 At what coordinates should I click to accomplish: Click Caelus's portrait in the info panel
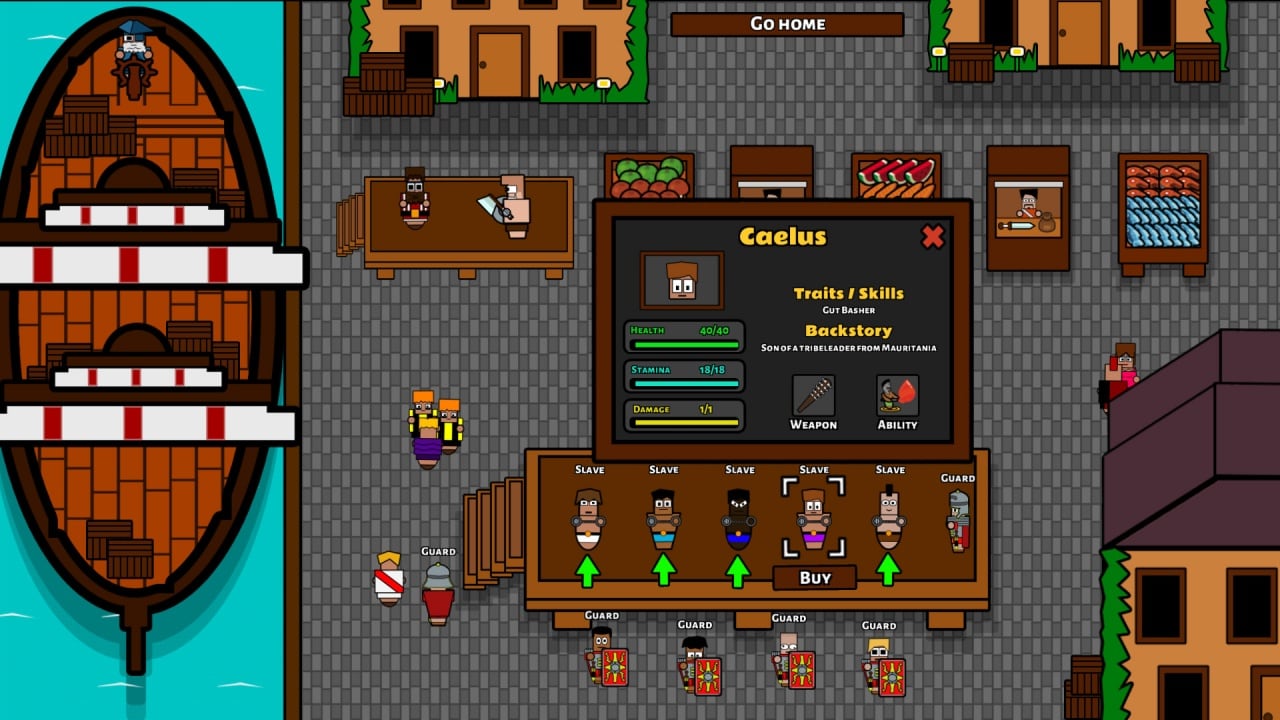click(x=681, y=281)
